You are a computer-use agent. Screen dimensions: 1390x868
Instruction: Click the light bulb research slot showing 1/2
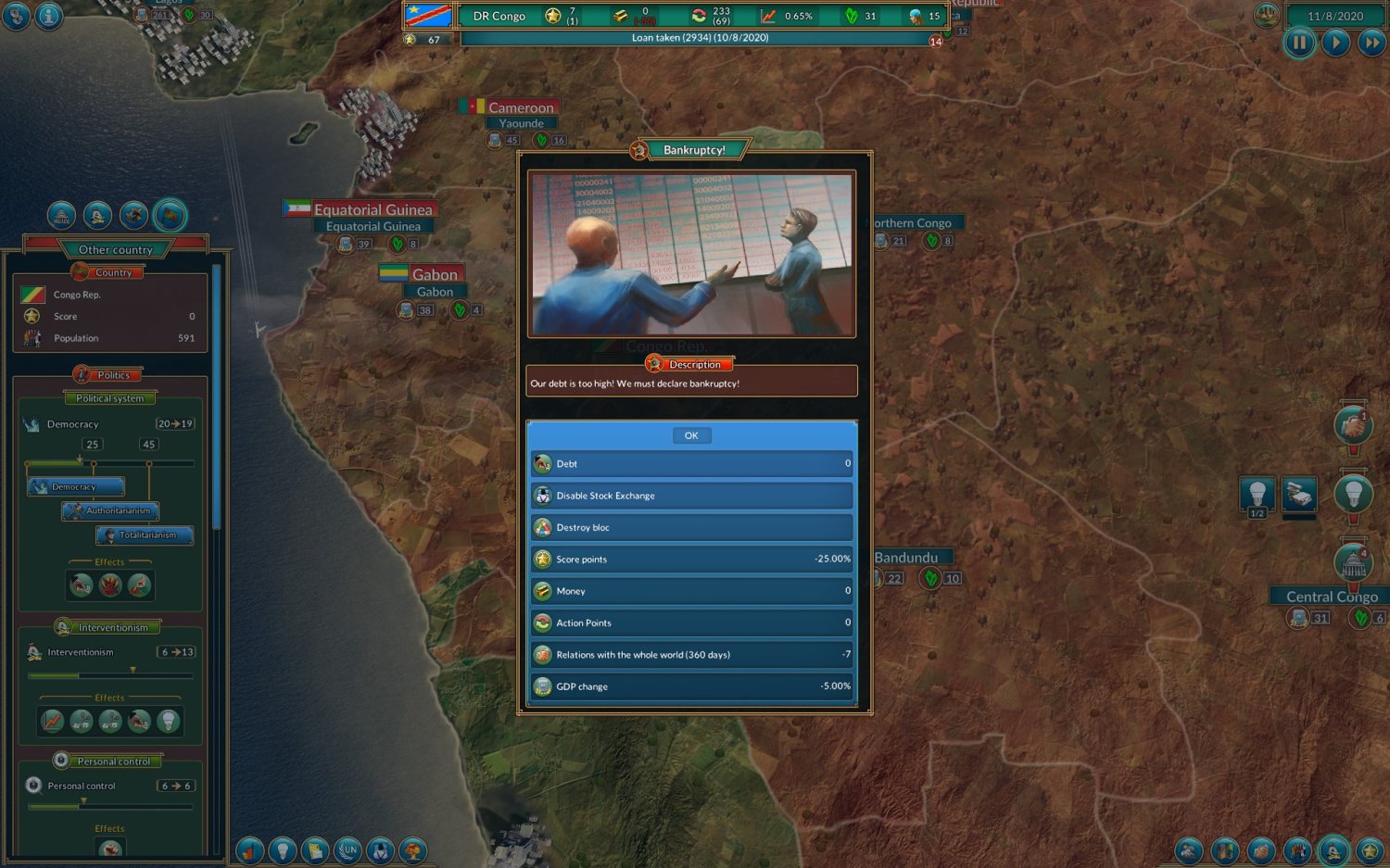1257,494
